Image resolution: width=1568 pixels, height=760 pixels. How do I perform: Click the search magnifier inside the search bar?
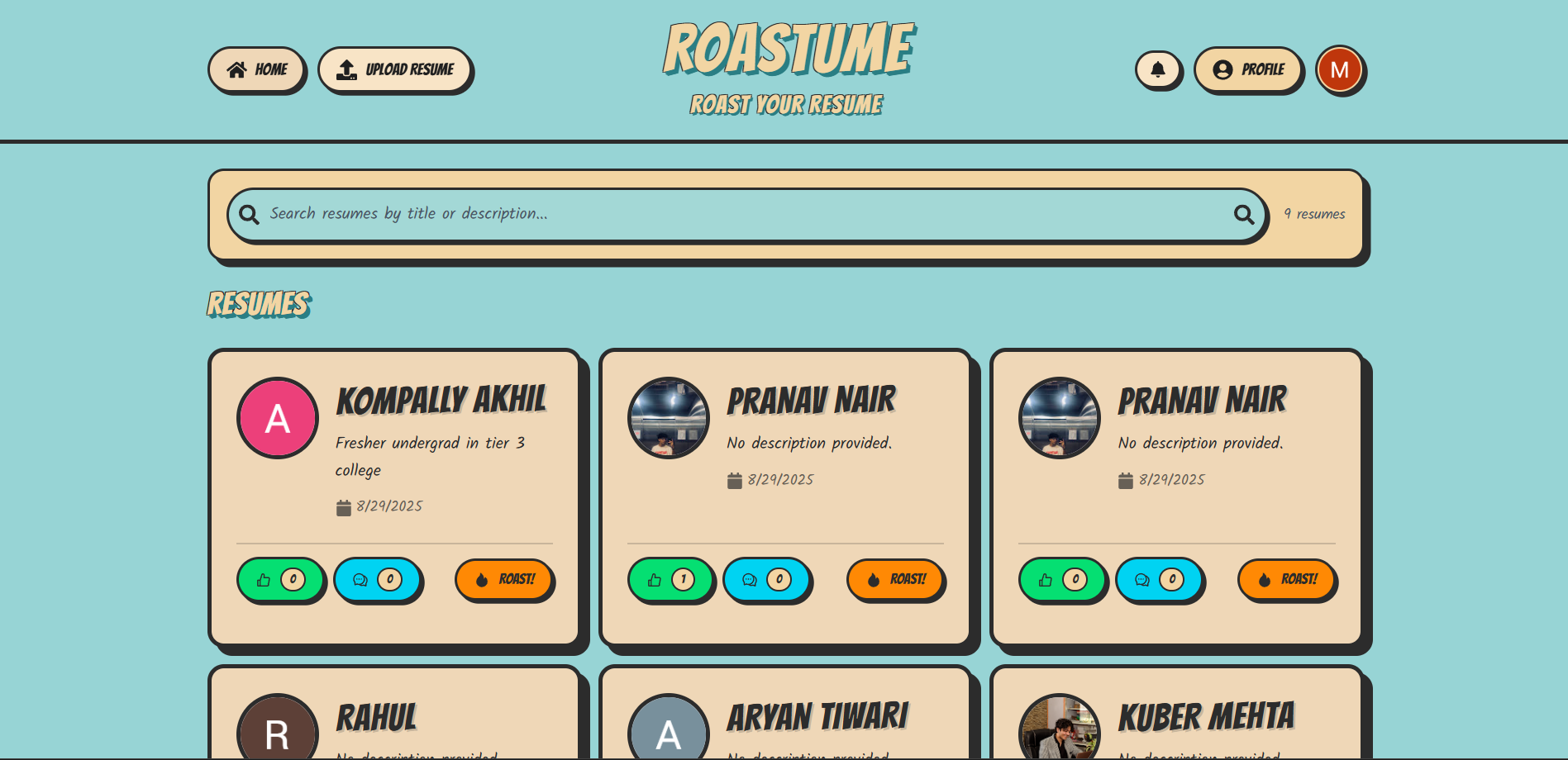tap(250, 214)
